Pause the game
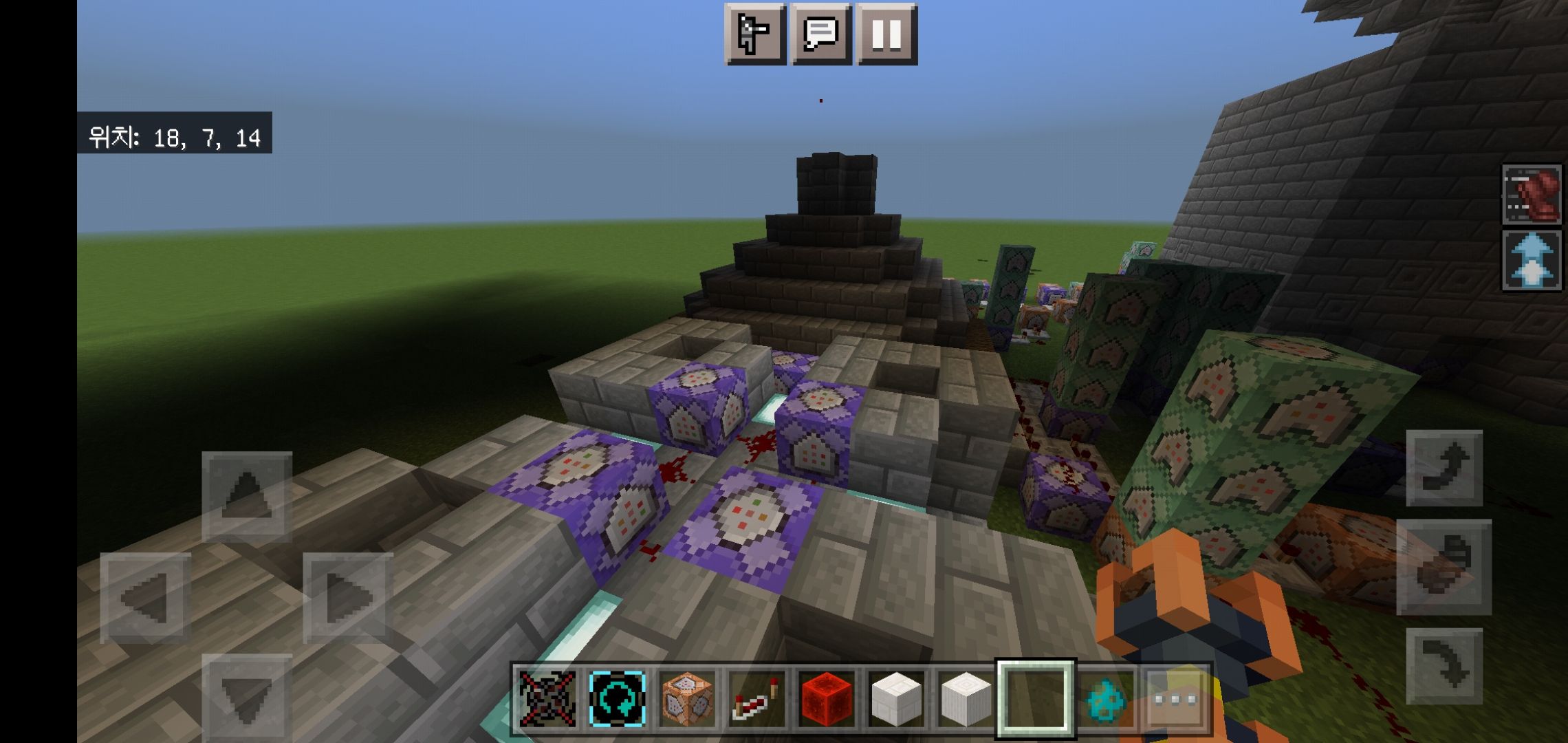Viewport: 1568px width, 743px height. point(886,34)
